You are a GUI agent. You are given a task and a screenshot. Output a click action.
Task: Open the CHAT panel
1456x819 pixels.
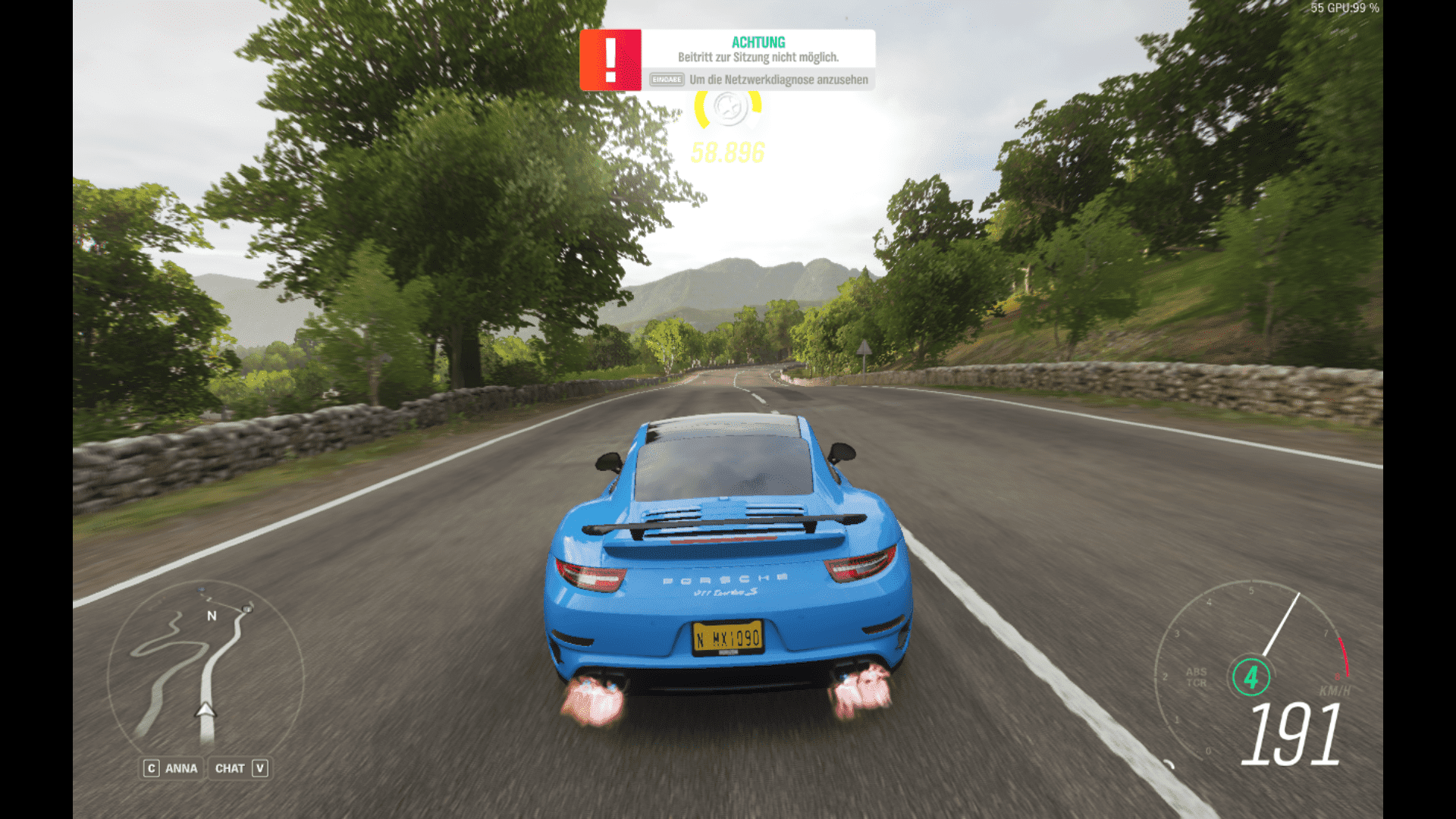[x=240, y=768]
